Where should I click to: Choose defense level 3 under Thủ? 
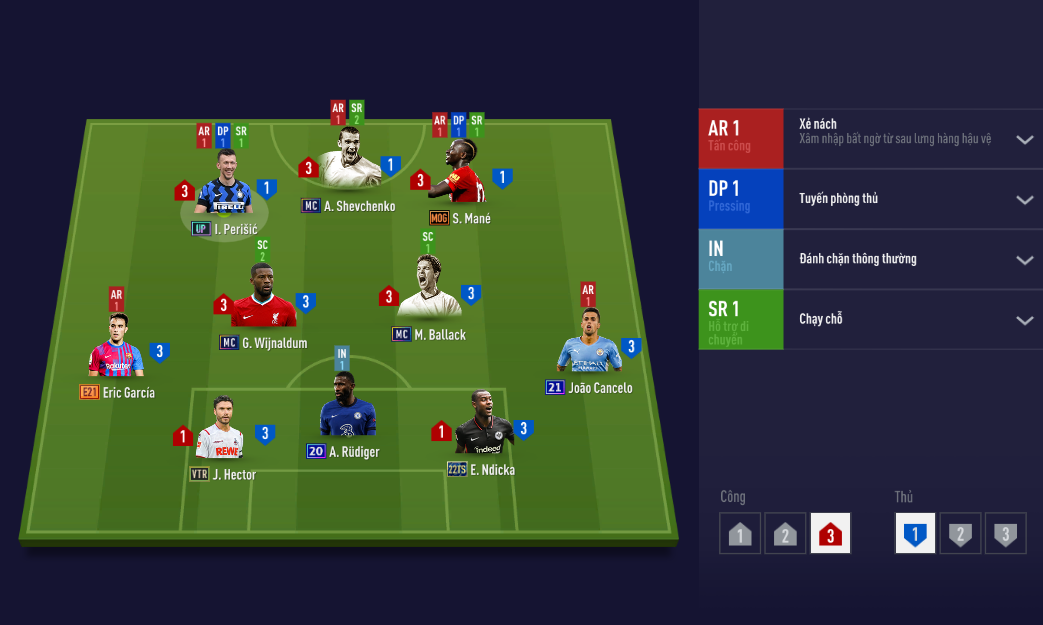point(1005,534)
